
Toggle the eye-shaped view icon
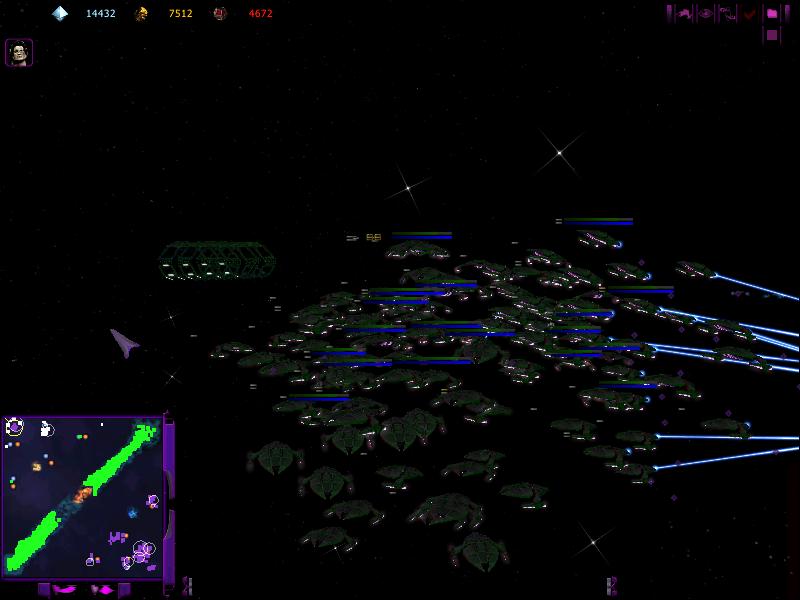706,13
